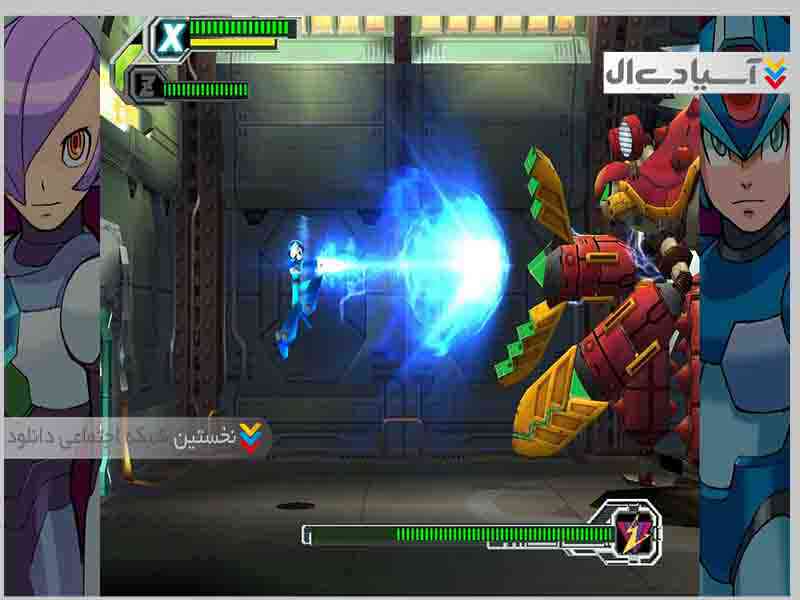Click the Persian download network banner

point(138,438)
